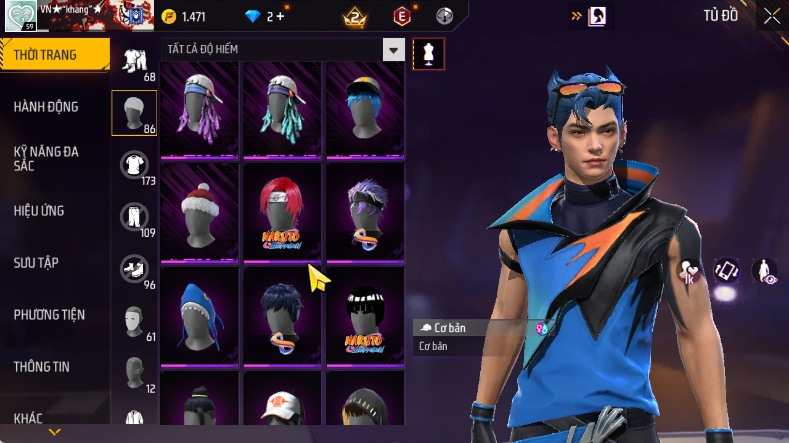Image resolution: width=789 pixels, height=443 pixels.
Task: Close the TỦ ĐỒ vault screen
Action: [771, 16]
